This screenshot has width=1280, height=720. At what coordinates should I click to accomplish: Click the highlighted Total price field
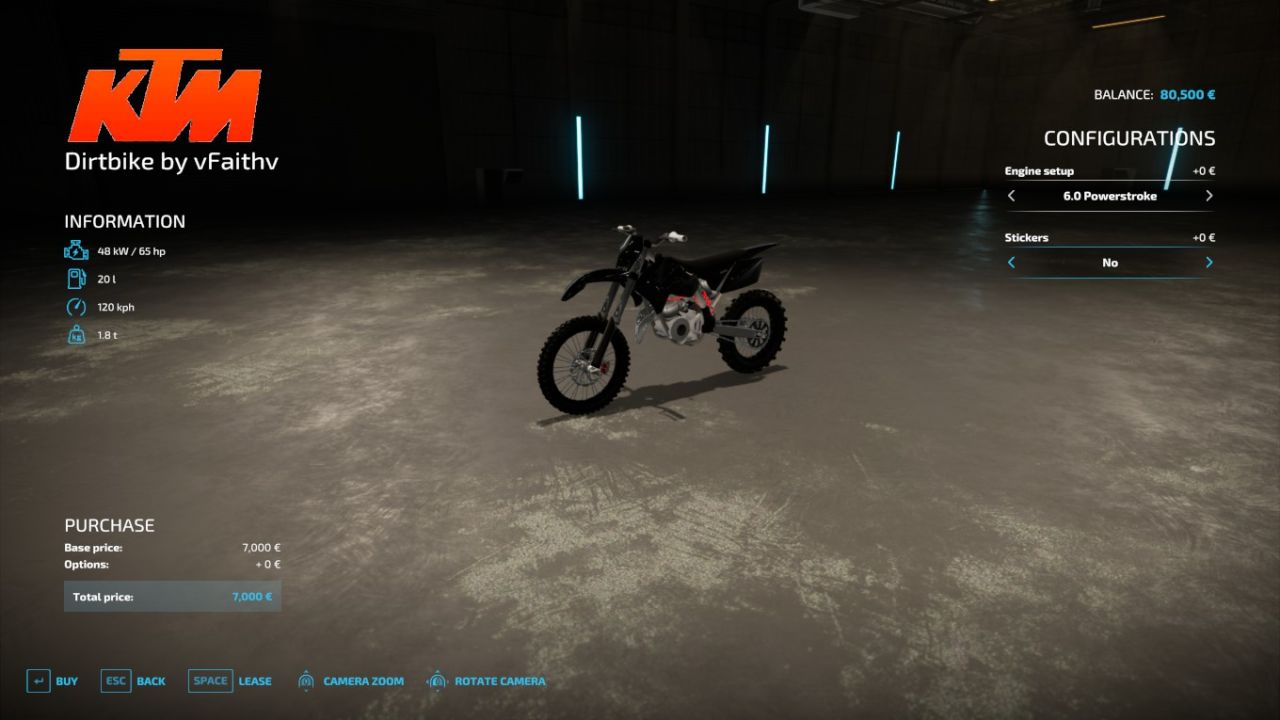point(172,595)
